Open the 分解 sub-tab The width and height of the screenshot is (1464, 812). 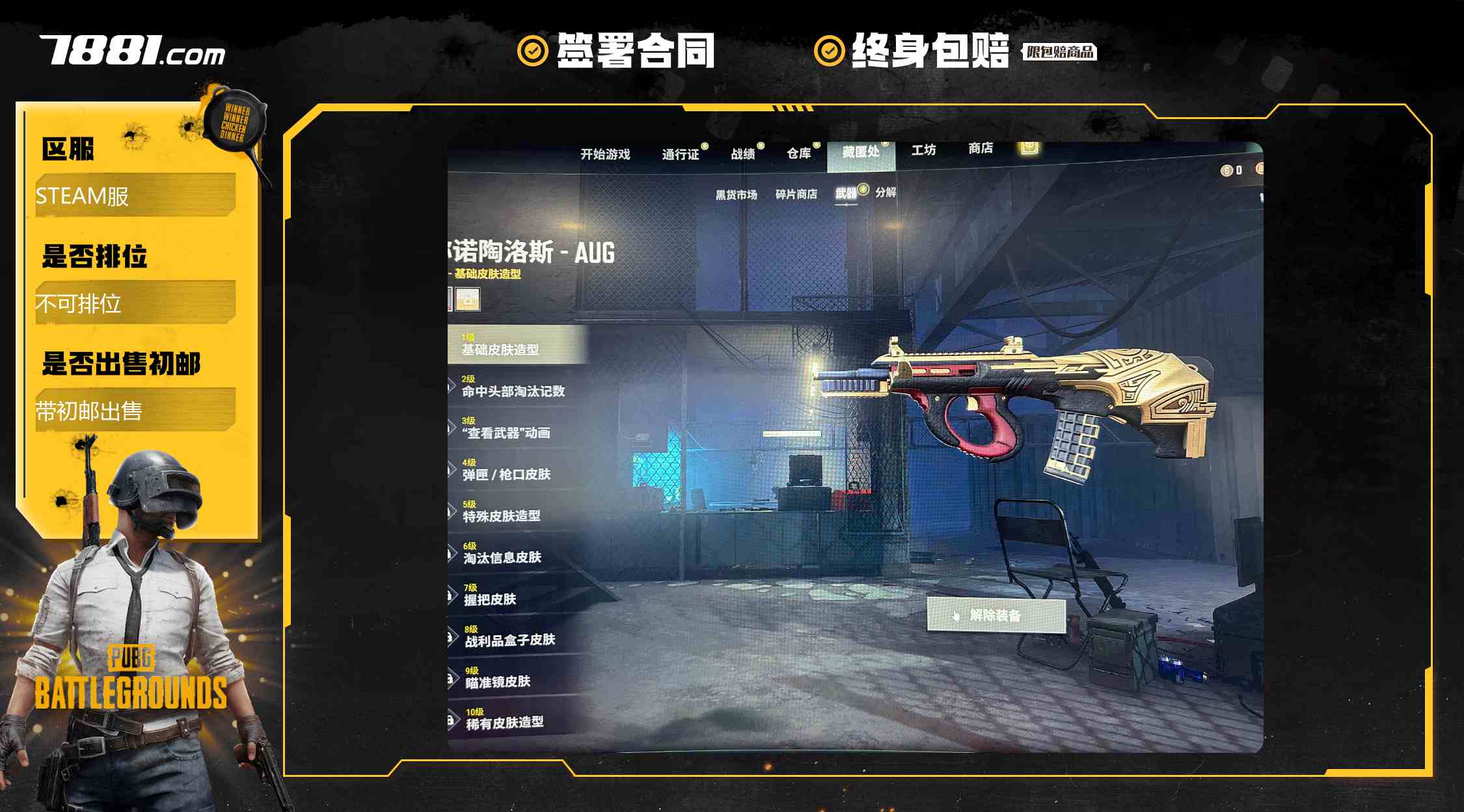pyautogui.click(x=885, y=192)
